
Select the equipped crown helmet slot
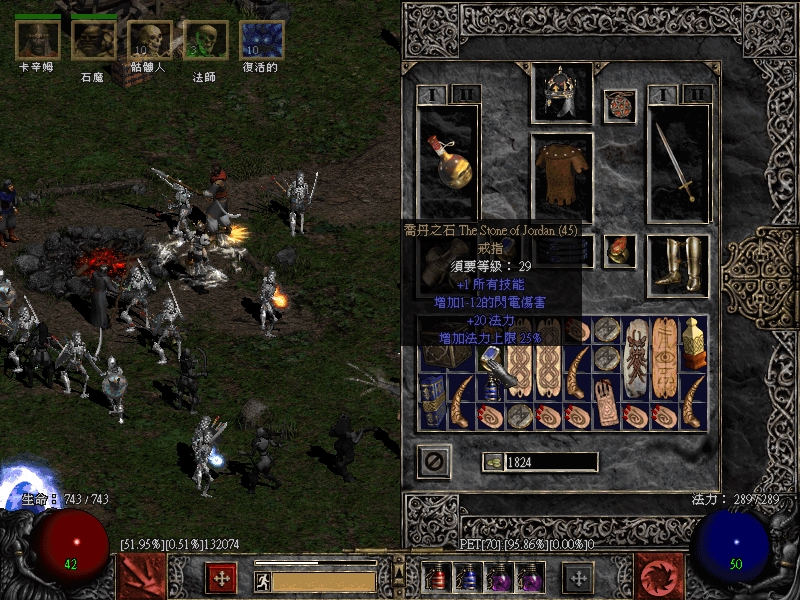pyautogui.click(x=561, y=94)
